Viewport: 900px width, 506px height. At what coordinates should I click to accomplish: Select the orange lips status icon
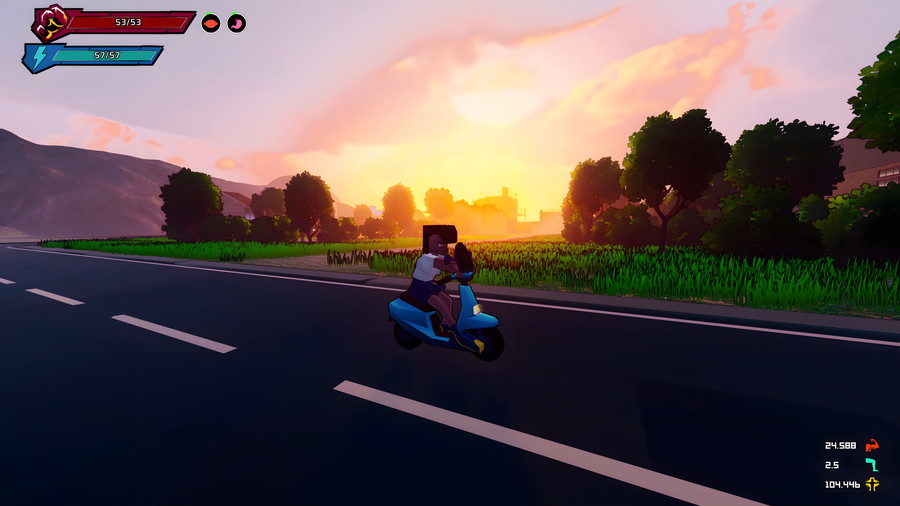tap(211, 23)
